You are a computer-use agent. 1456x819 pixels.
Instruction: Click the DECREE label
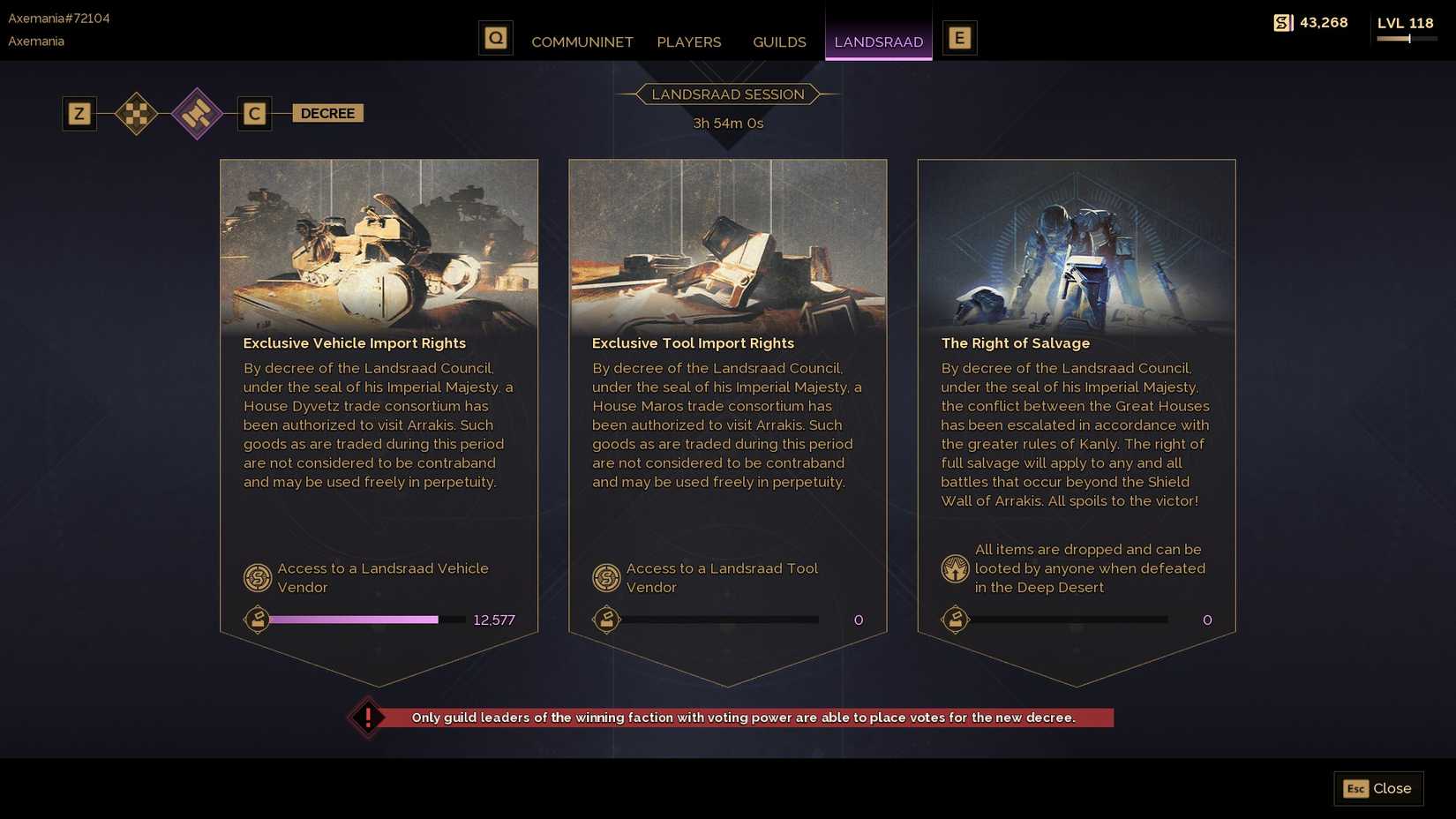pyautogui.click(x=327, y=113)
